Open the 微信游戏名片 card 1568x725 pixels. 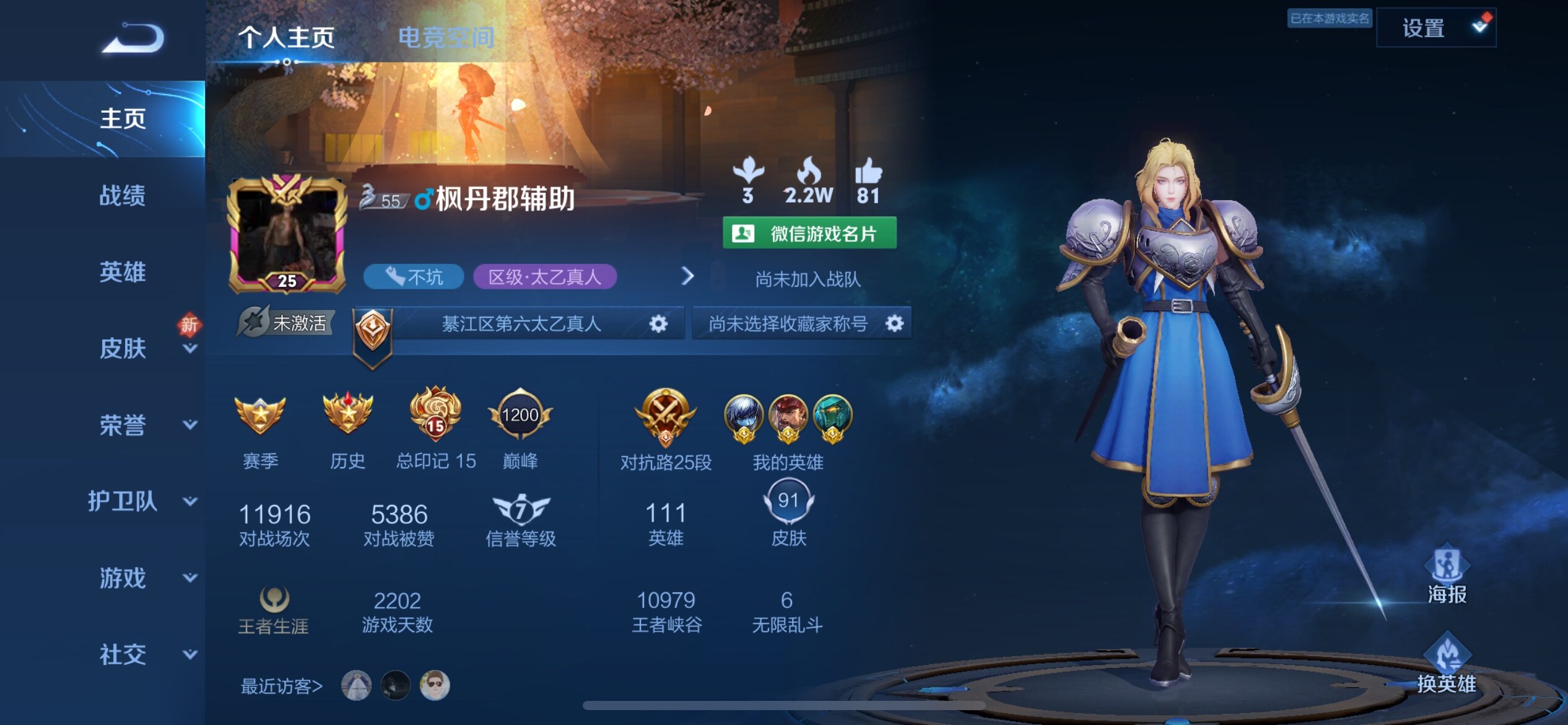click(809, 234)
